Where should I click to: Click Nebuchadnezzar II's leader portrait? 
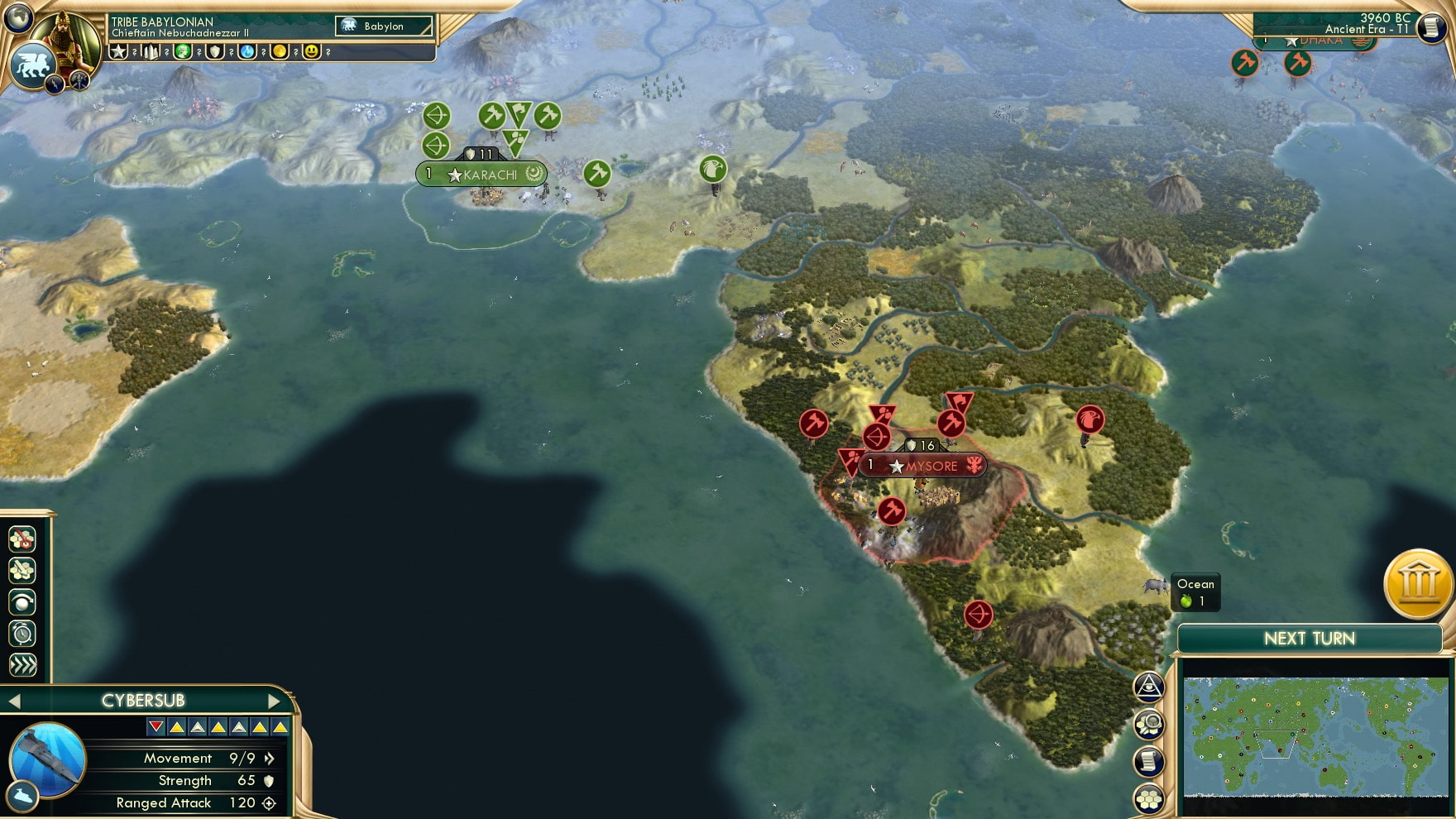[65, 38]
